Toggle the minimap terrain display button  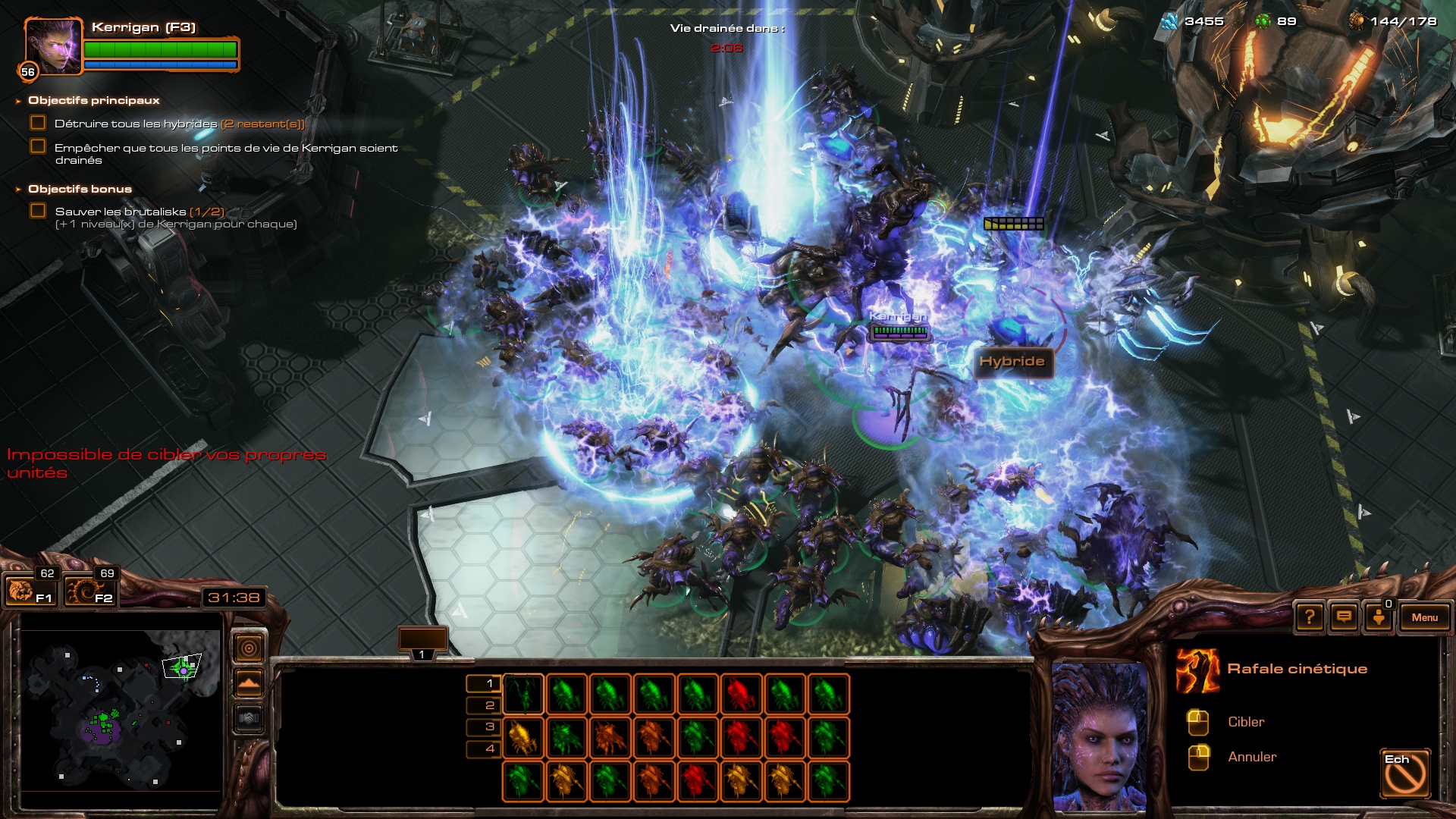click(x=249, y=683)
